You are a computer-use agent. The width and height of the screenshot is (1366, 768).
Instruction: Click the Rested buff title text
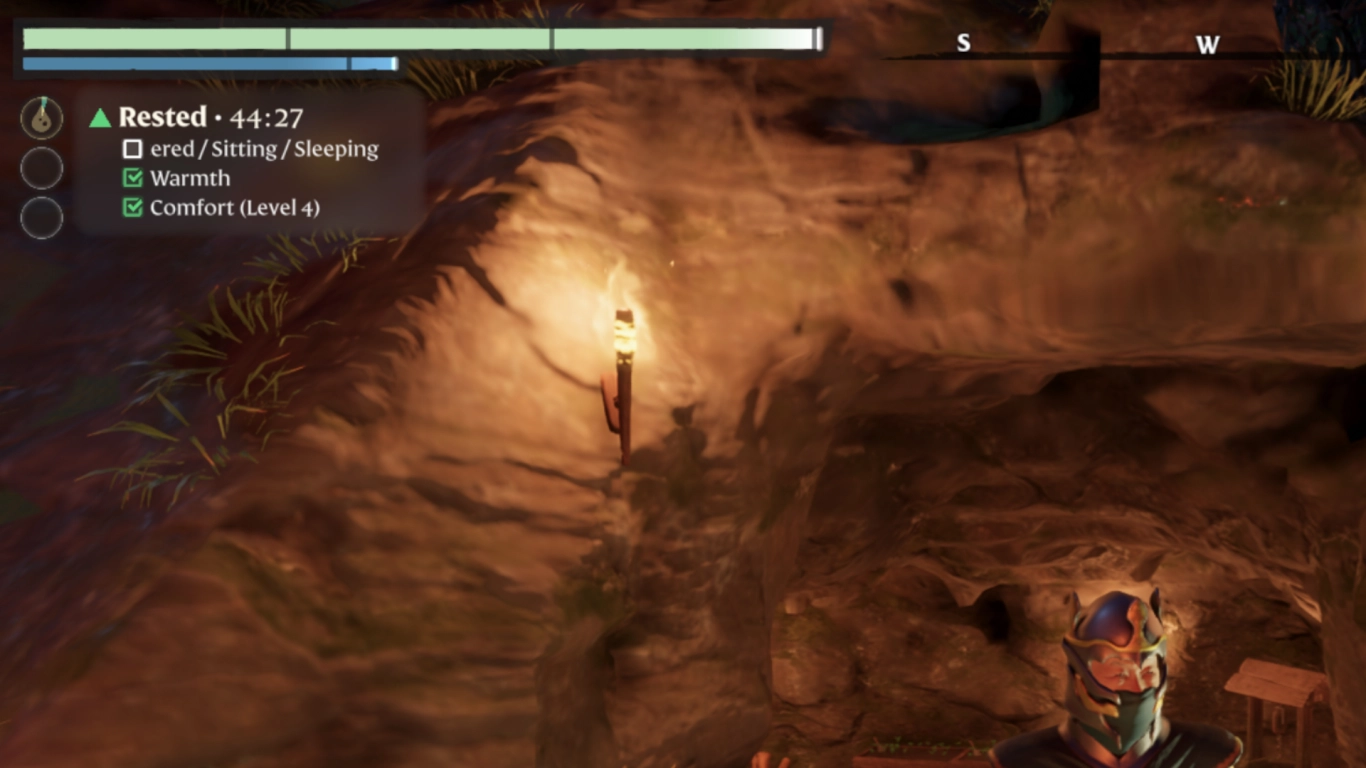[x=162, y=117]
